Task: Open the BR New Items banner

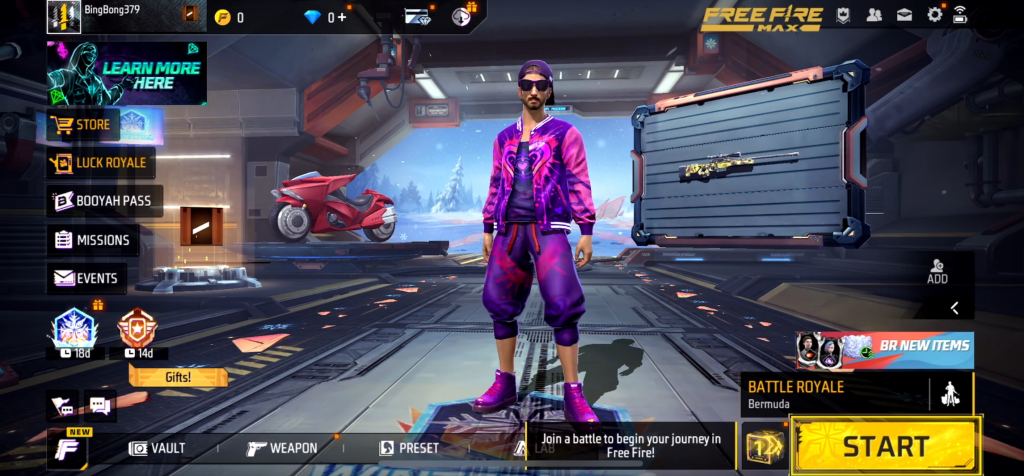Action: (x=885, y=349)
